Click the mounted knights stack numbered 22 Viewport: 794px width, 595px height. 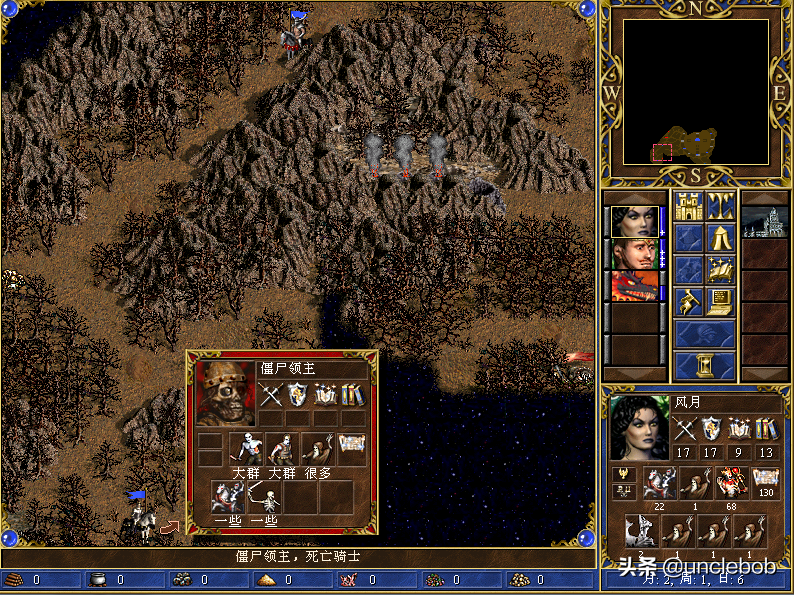pyautogui.click(x=659, y=483)
